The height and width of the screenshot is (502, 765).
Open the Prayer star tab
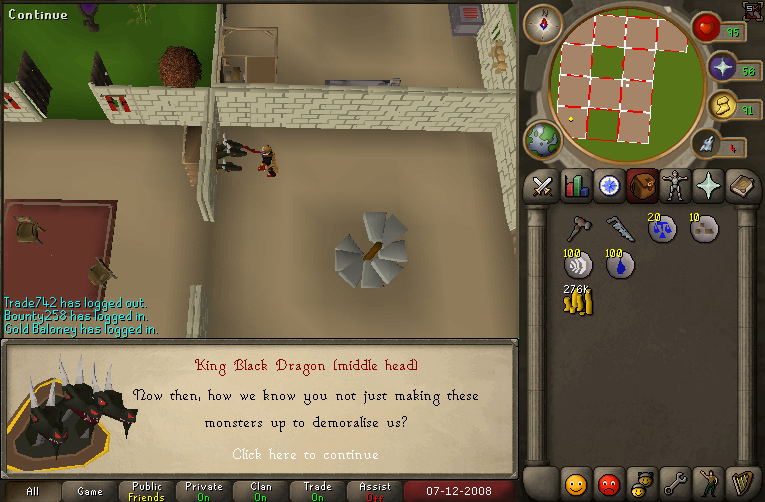pos(710,186)
